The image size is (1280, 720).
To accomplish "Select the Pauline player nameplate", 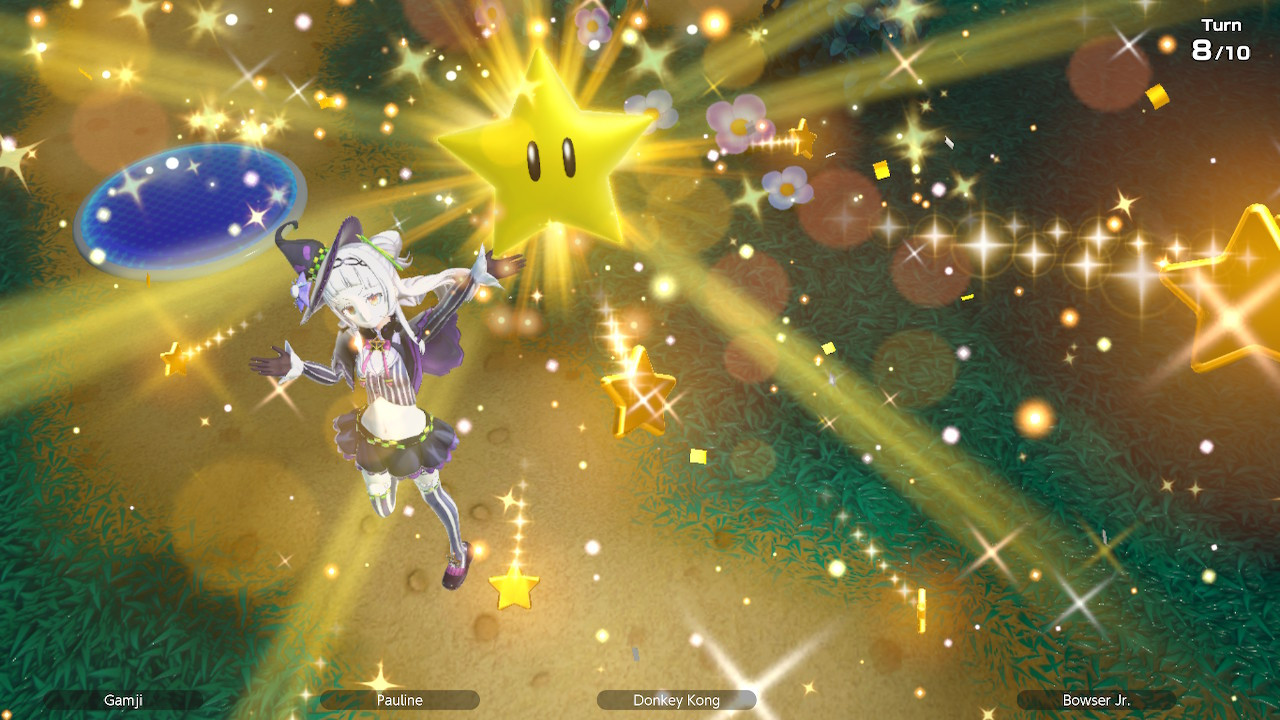I will tap(398, 700).
